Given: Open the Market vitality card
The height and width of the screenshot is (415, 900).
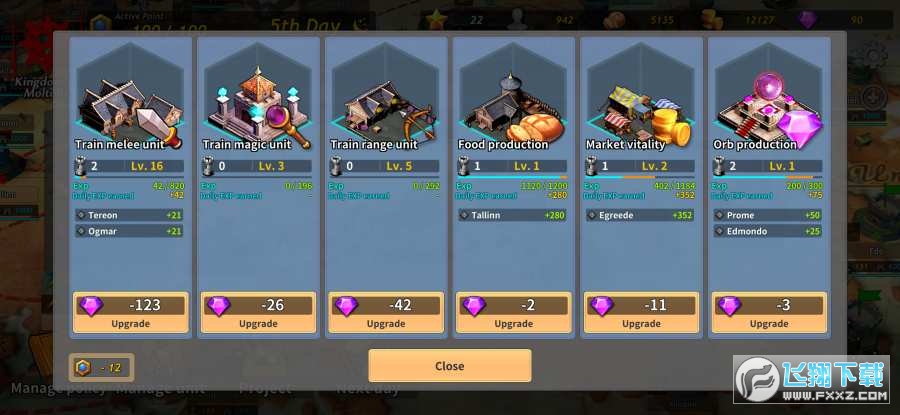Looking at the screenshot, I should (x=641, y=100).
